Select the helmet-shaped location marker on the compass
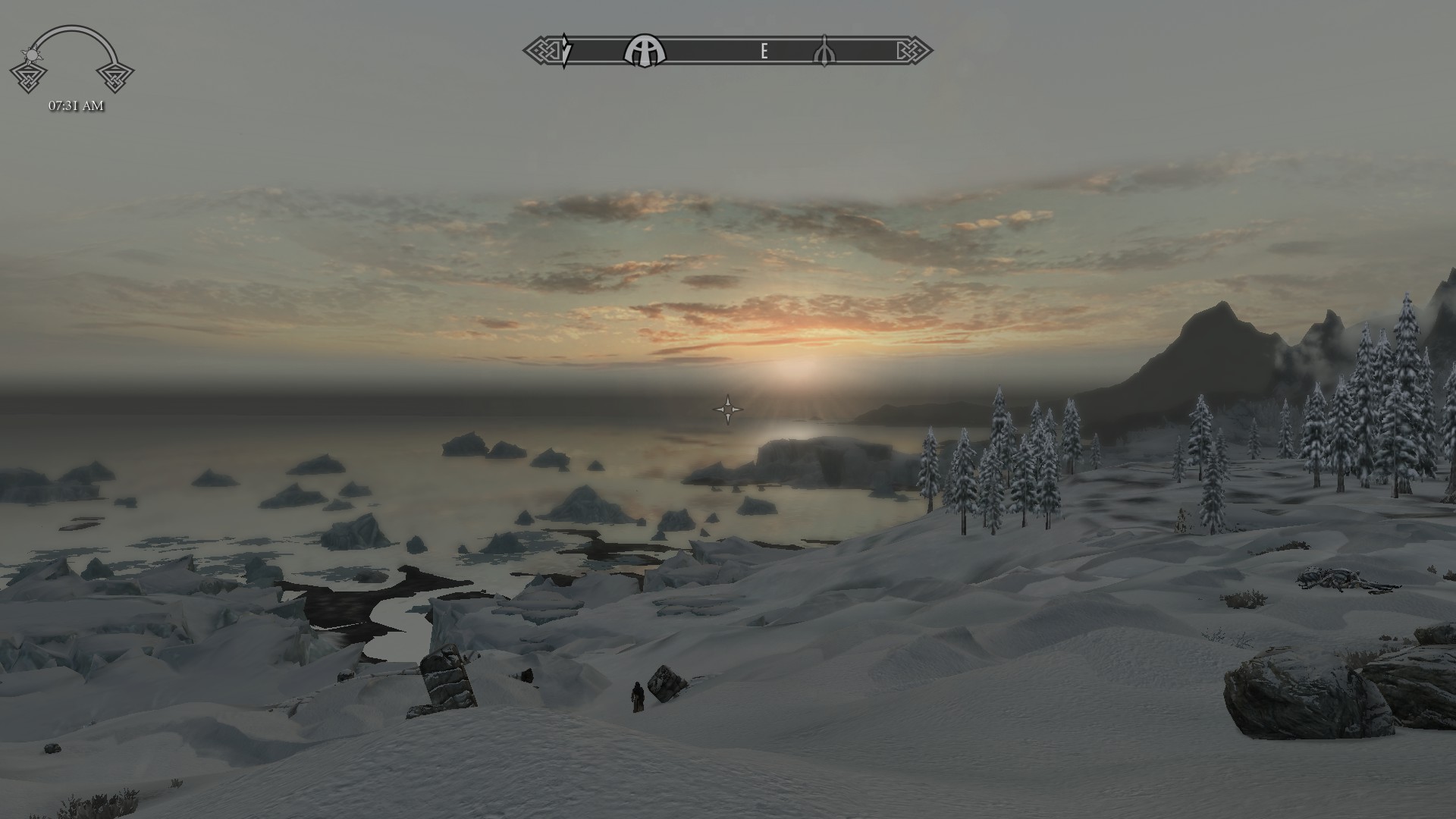 (x=644, y=52)
